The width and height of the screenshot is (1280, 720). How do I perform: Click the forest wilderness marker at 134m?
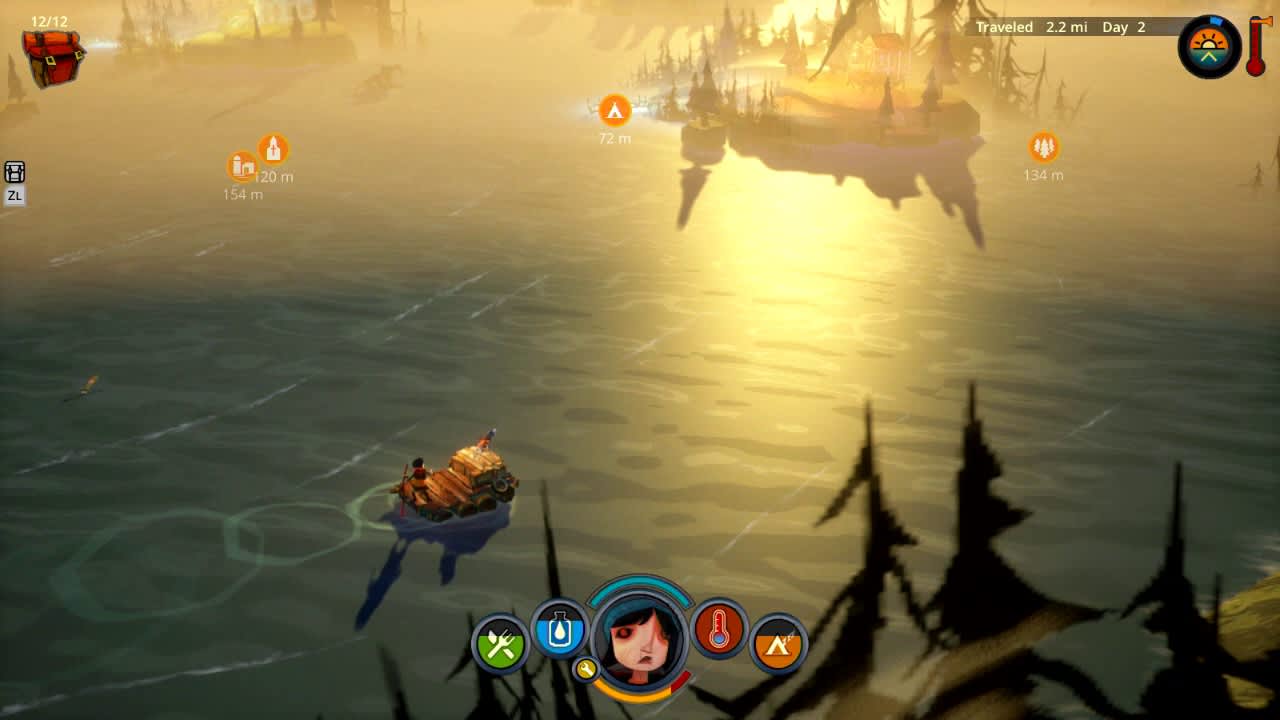pyautogui.click(x=1041, y=146)
